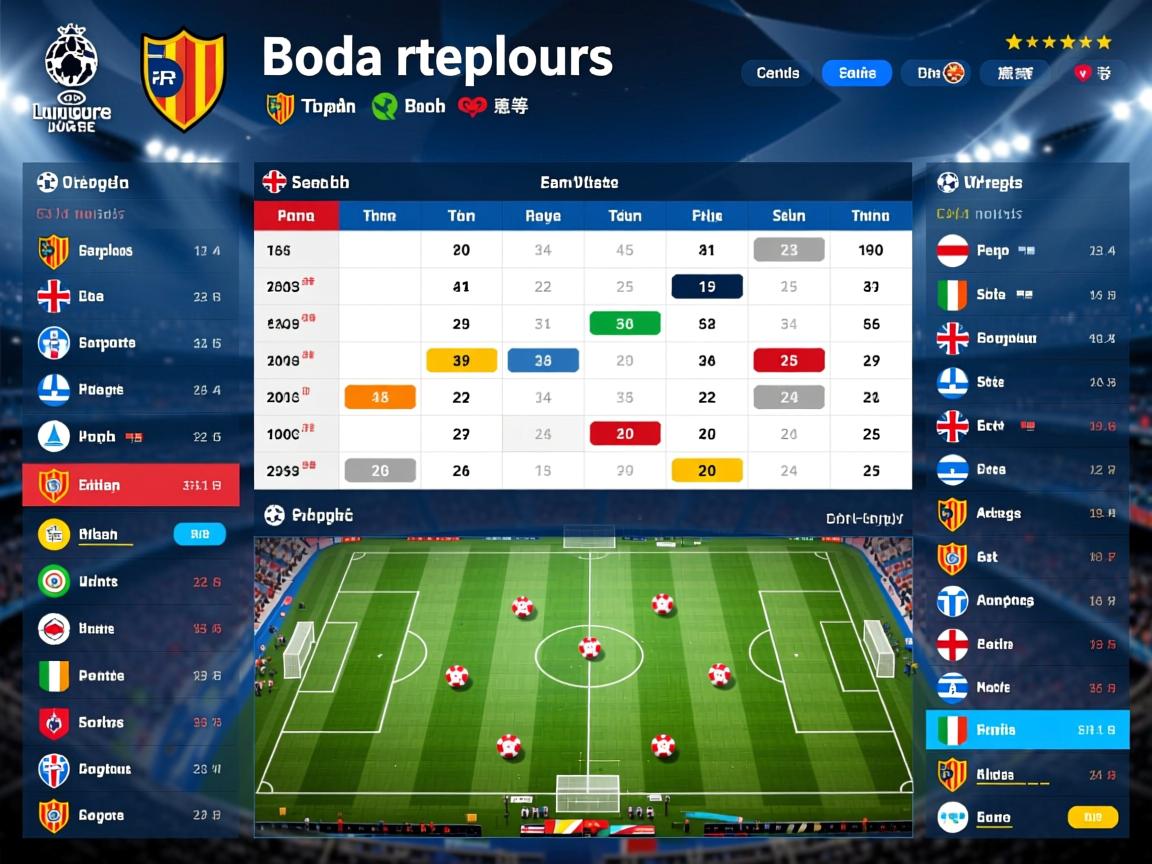Switch to the highlighted Eaite tab

tap(857, 73)
